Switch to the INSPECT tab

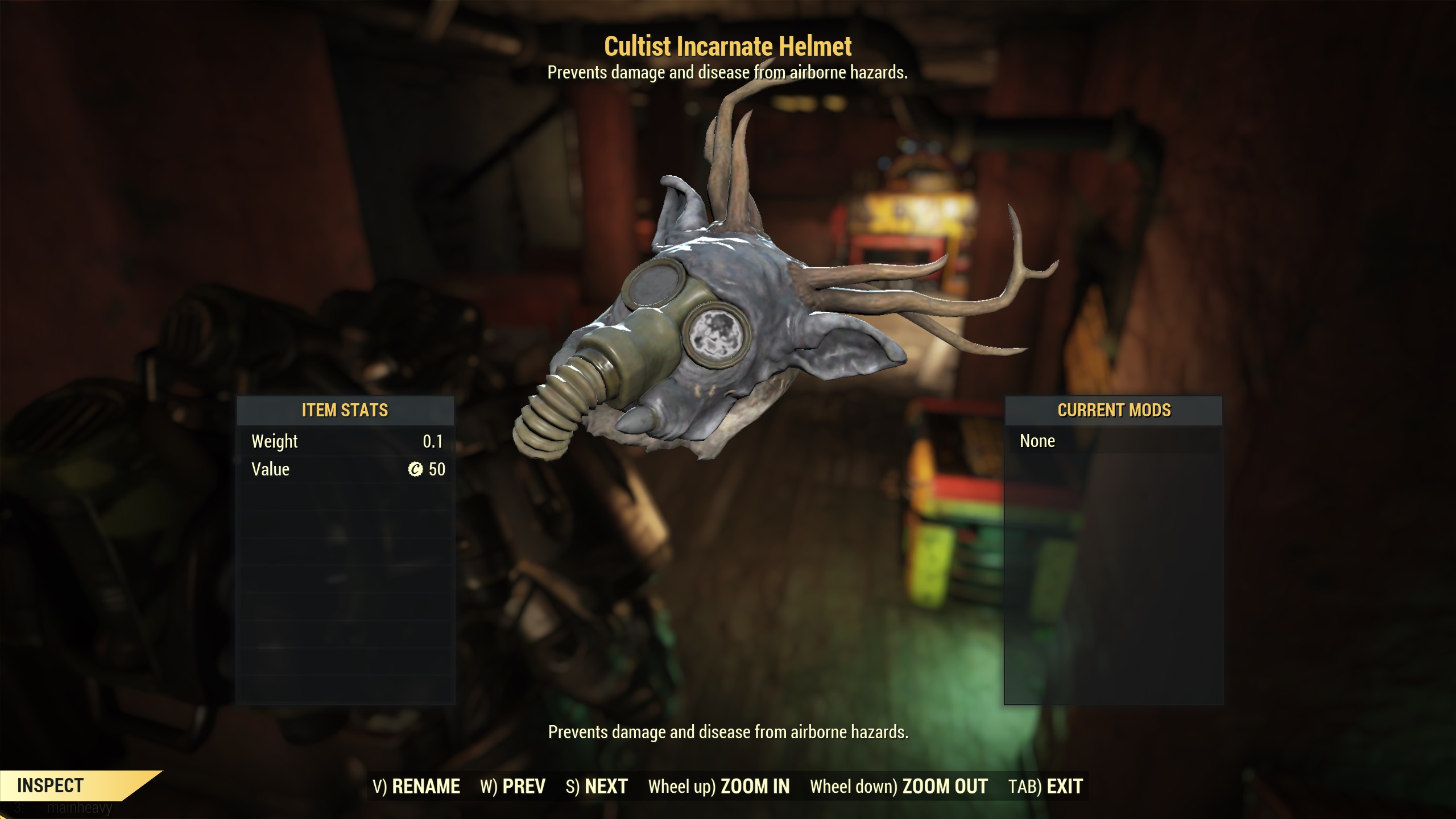[x=50, y=786]
